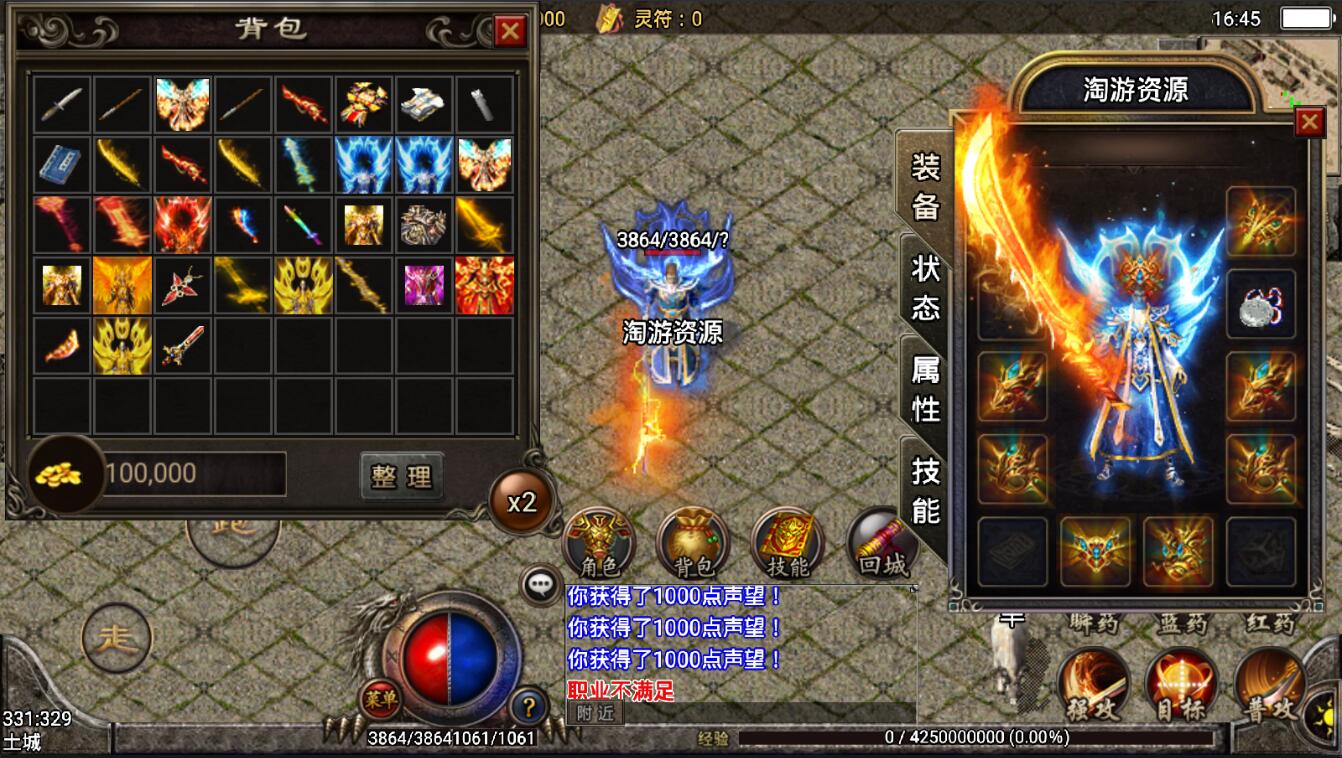1342x758 pixels.
Task: Close the character equipment panel
Action: 1309,122
